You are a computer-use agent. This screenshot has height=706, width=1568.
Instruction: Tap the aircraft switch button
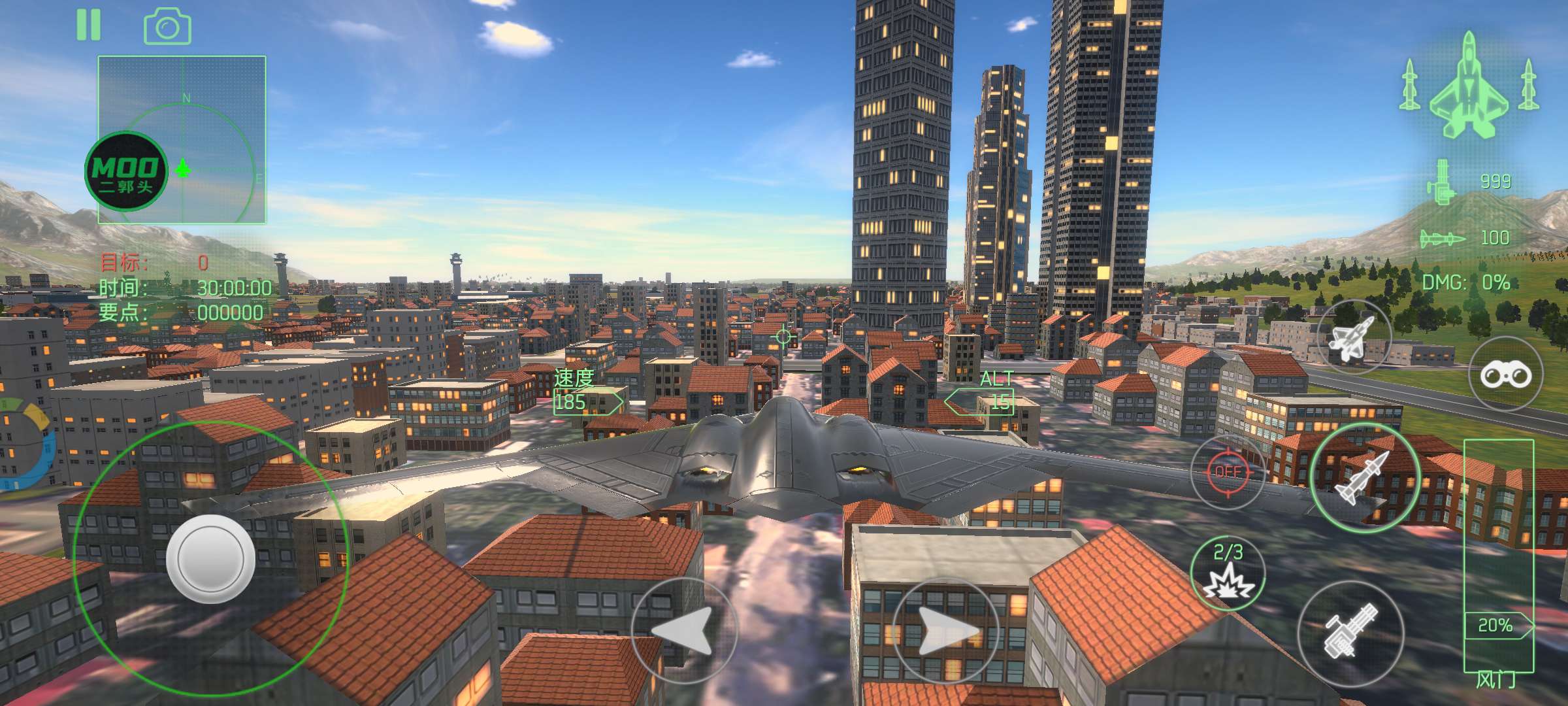click(x=1354, y=338)
